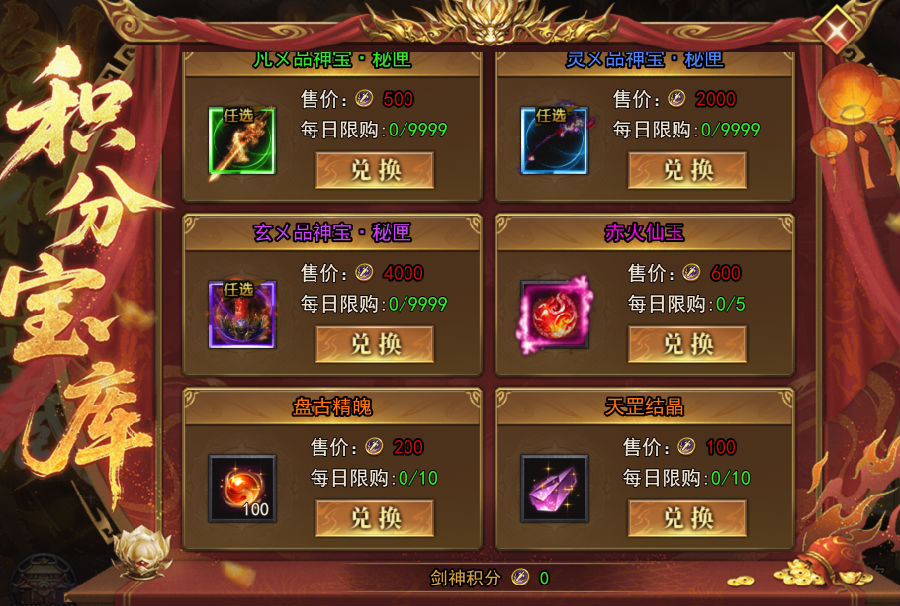Close the 积分宝库 shop window

point(834,29)
